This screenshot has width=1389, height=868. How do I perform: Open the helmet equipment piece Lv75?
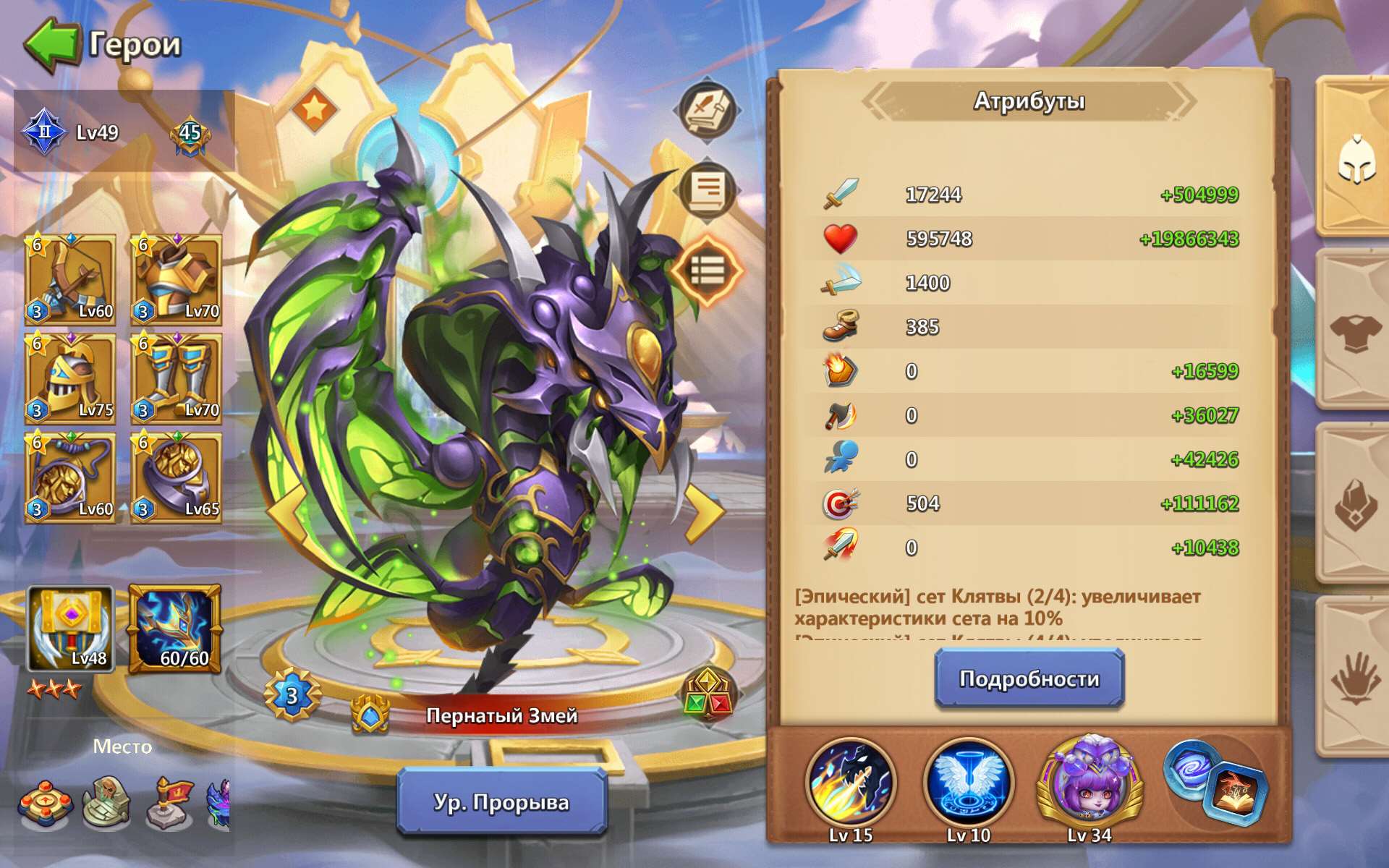click(x=70, y=378)
